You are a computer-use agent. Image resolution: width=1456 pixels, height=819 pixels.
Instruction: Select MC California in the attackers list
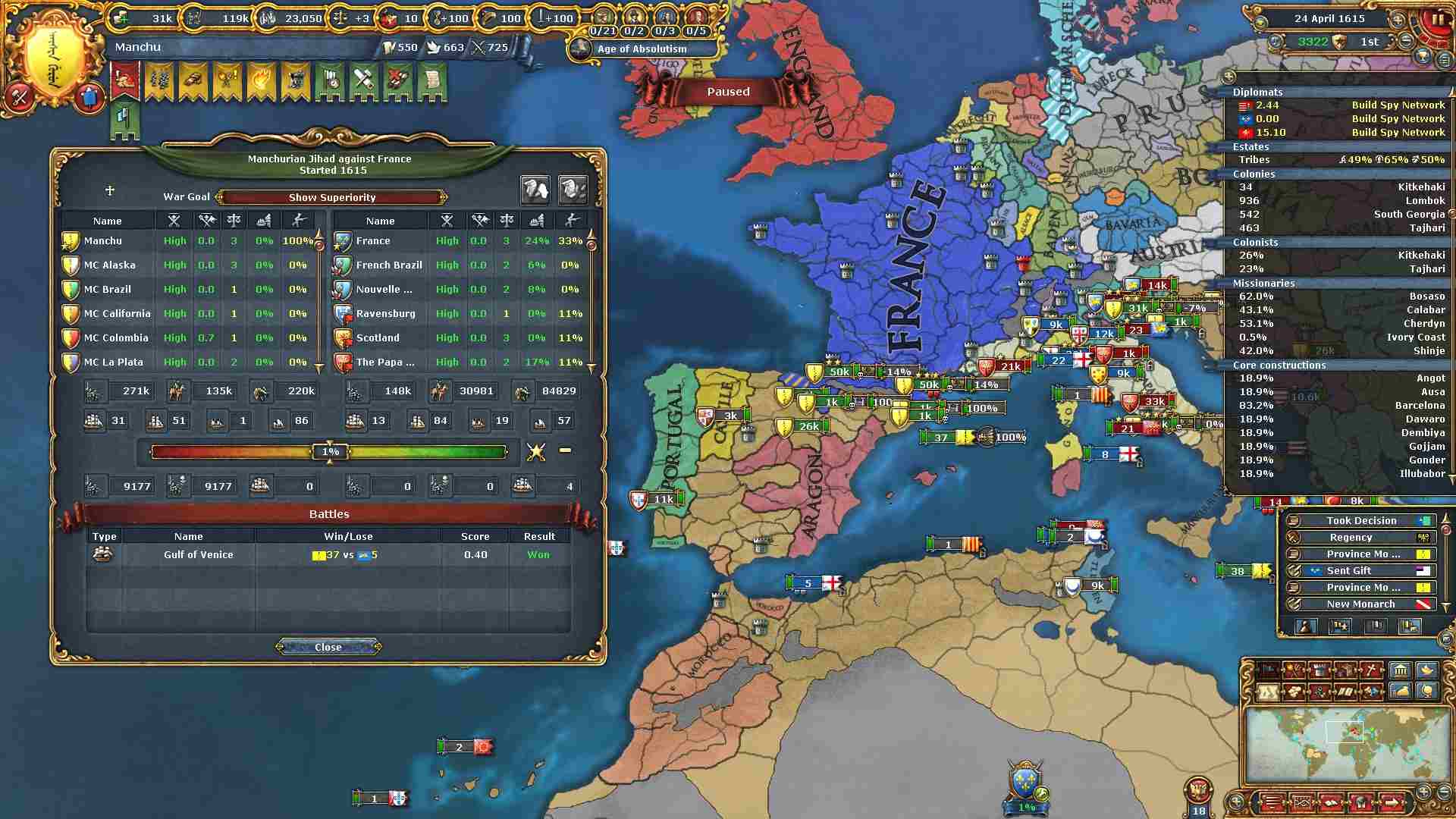117,313
